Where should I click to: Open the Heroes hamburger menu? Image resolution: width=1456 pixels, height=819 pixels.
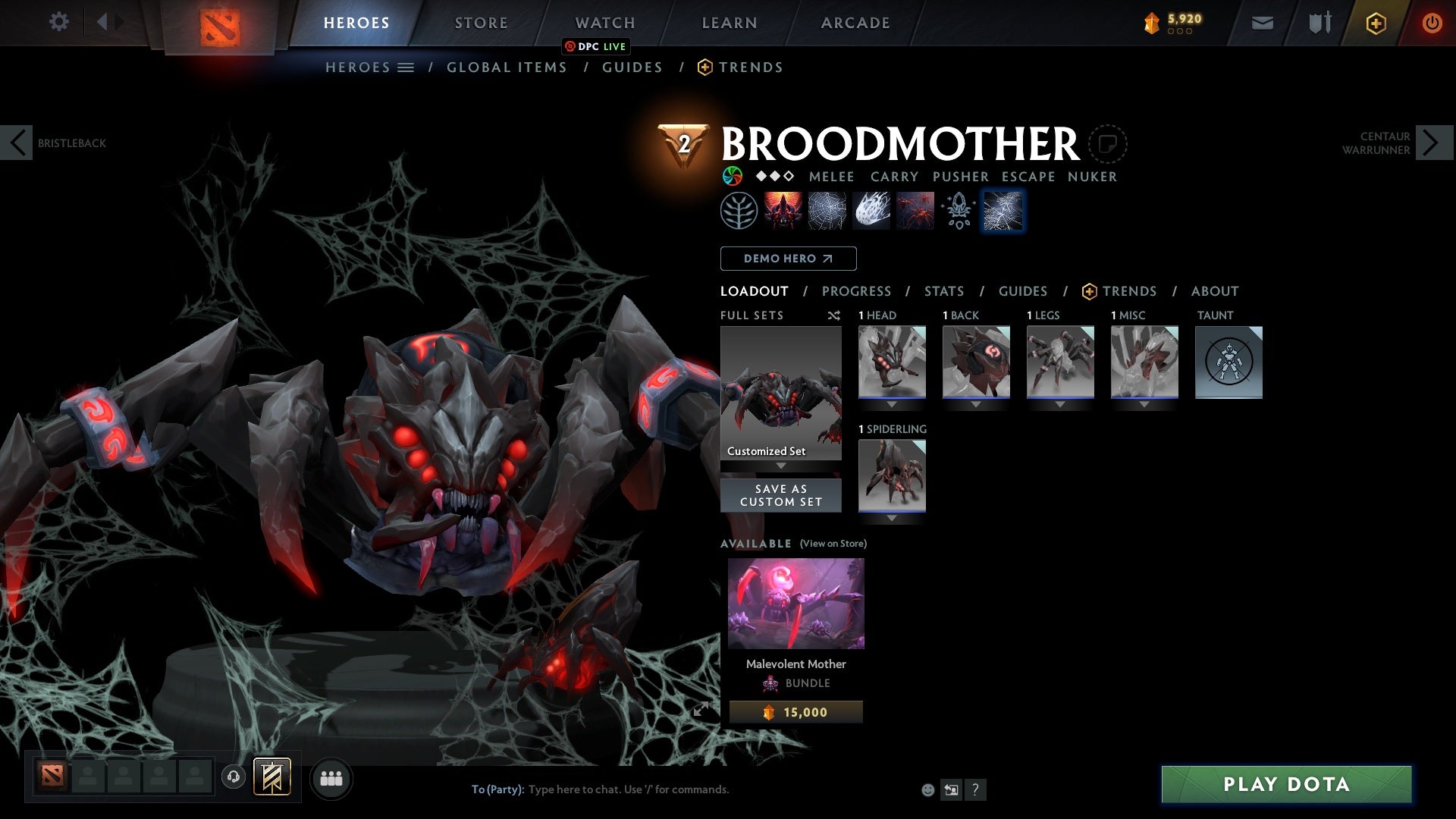click(x=407, y=67)
